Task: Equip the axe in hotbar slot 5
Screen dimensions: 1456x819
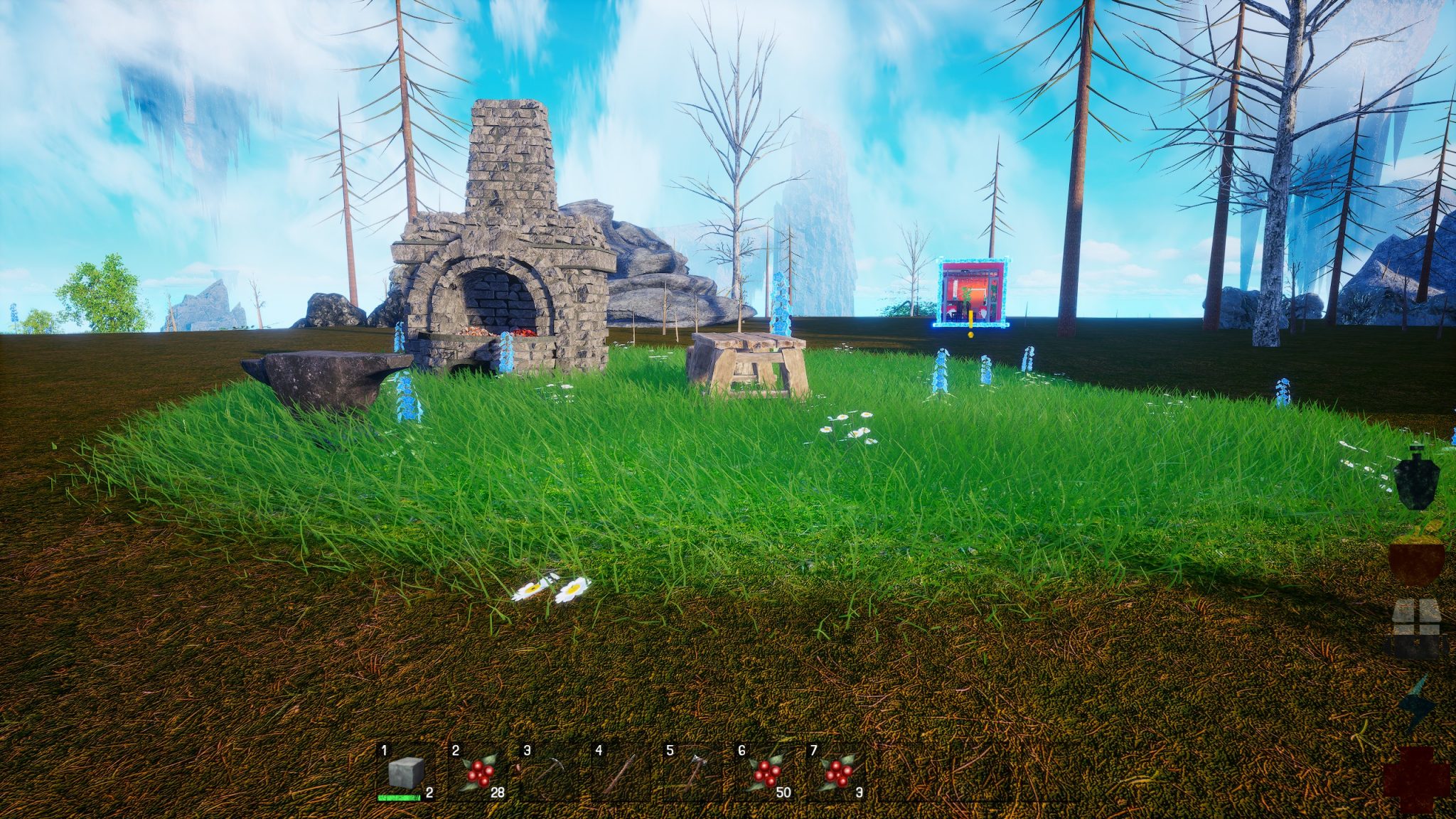Action: point(694,773)
